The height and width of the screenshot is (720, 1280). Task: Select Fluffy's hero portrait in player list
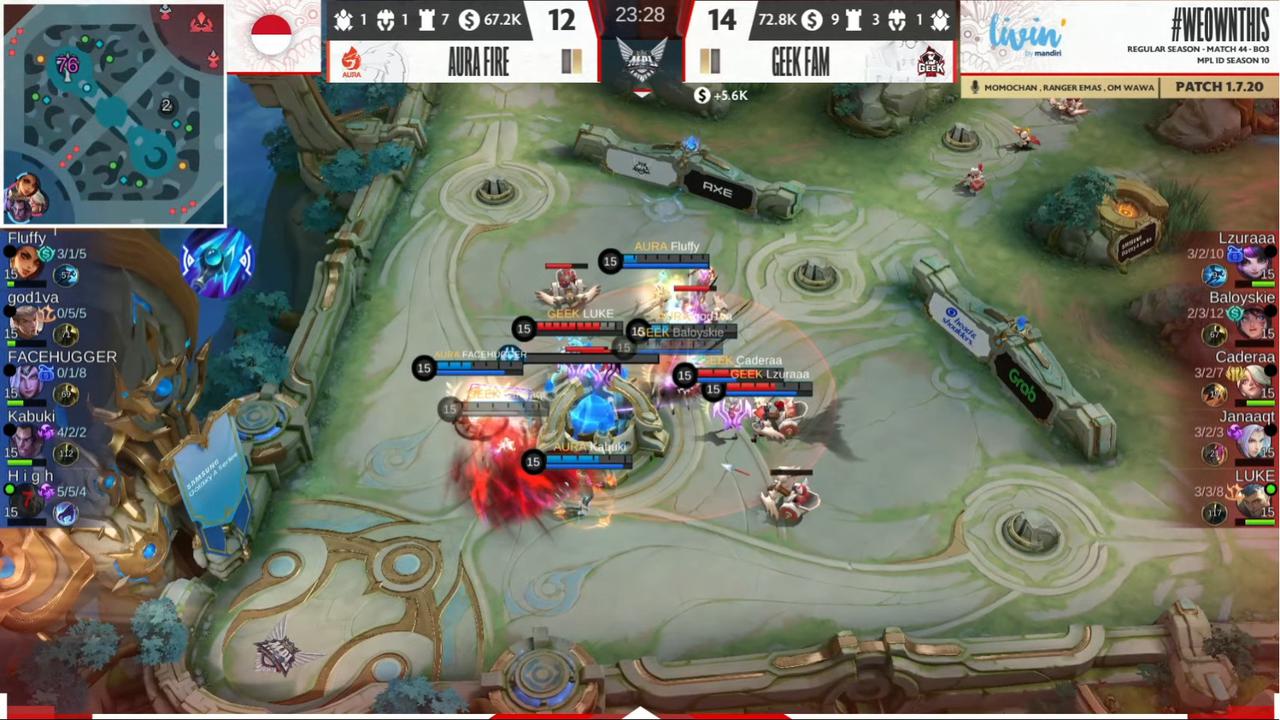pos(26,262)
